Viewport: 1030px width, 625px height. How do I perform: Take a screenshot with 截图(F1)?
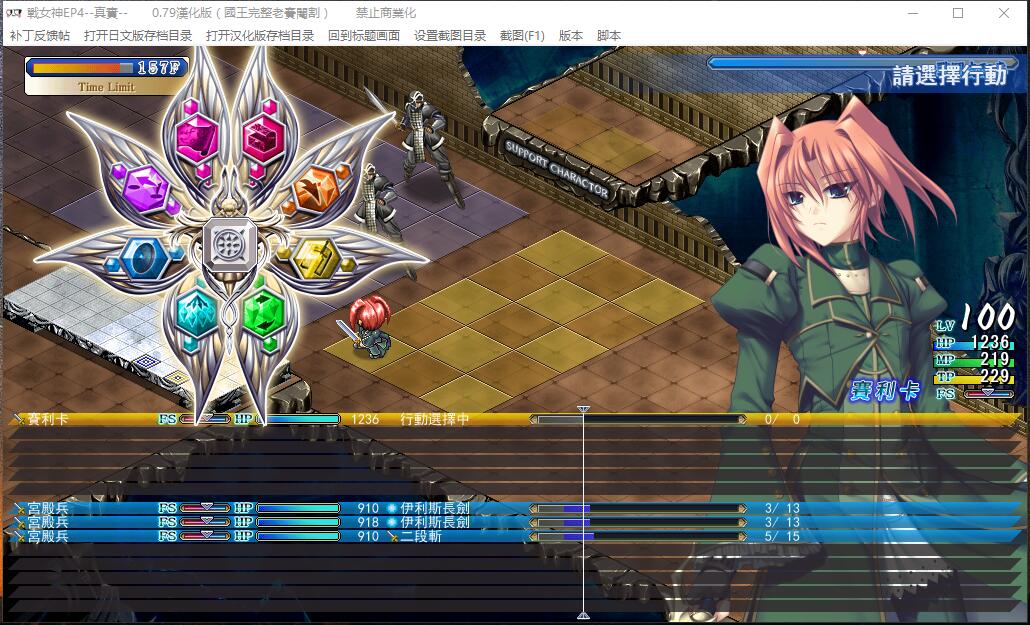(x=522, y=35)
